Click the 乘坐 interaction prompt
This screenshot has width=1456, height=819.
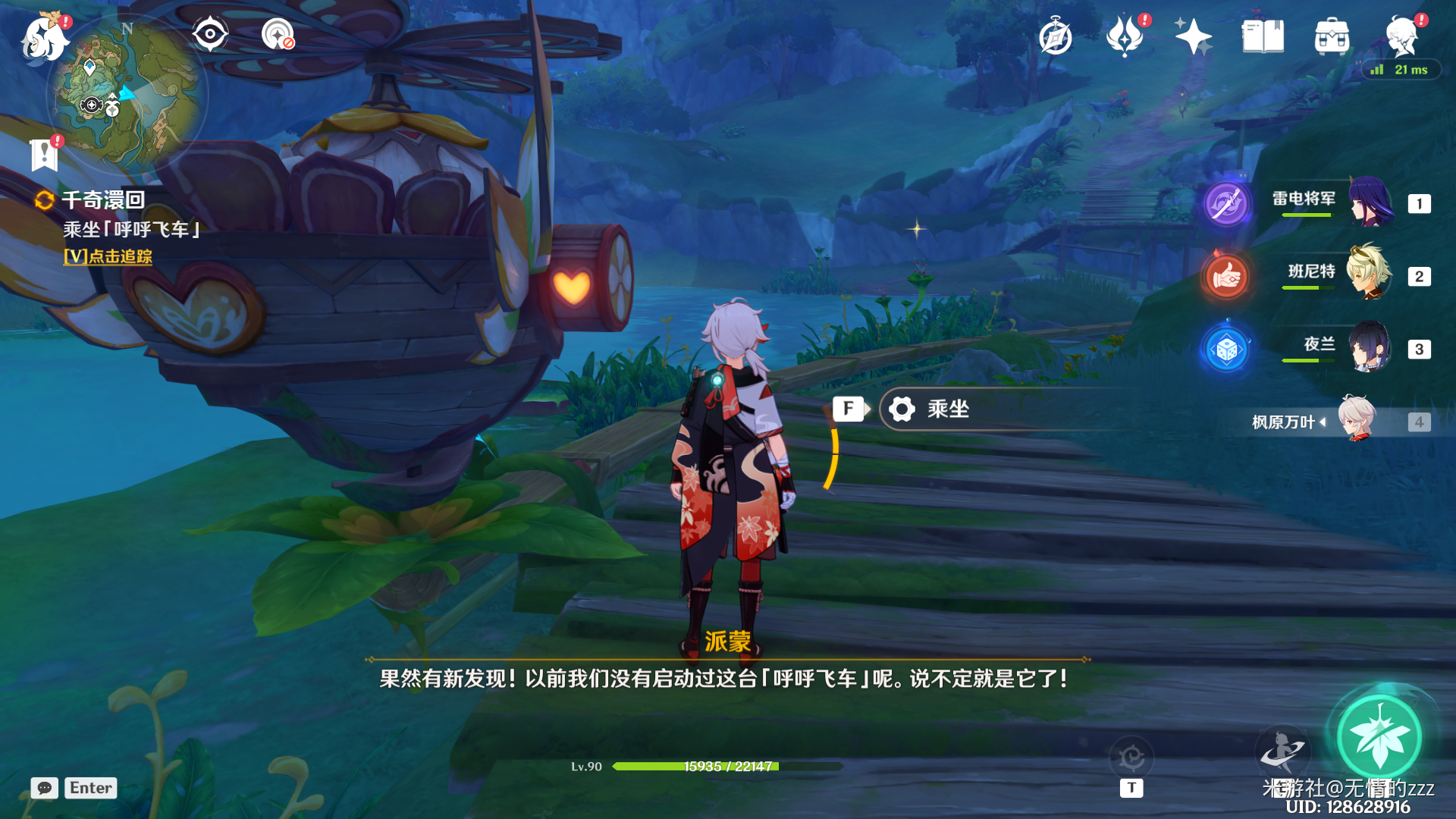[948, 409]
